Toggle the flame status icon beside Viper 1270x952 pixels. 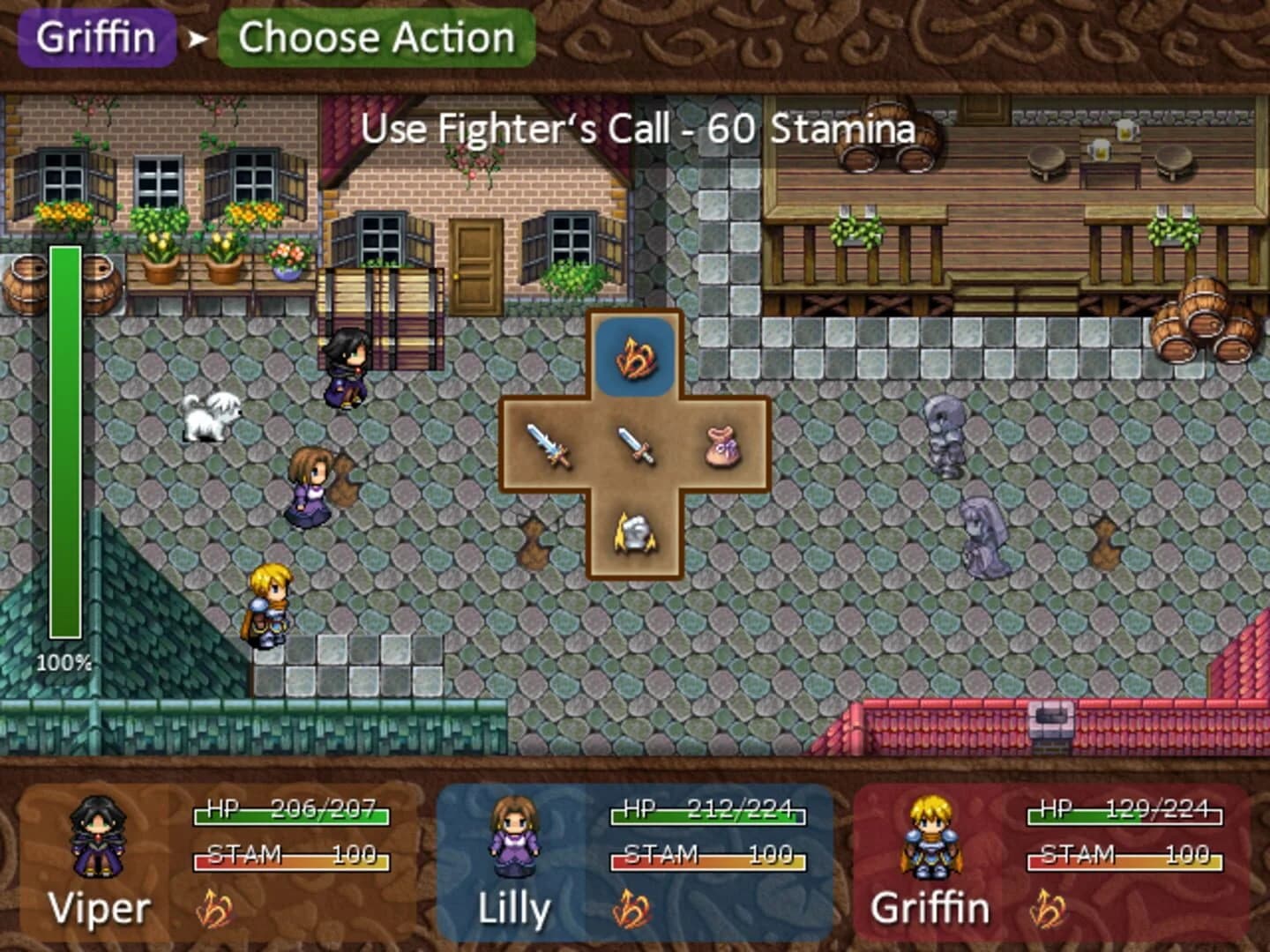[214, 907]
